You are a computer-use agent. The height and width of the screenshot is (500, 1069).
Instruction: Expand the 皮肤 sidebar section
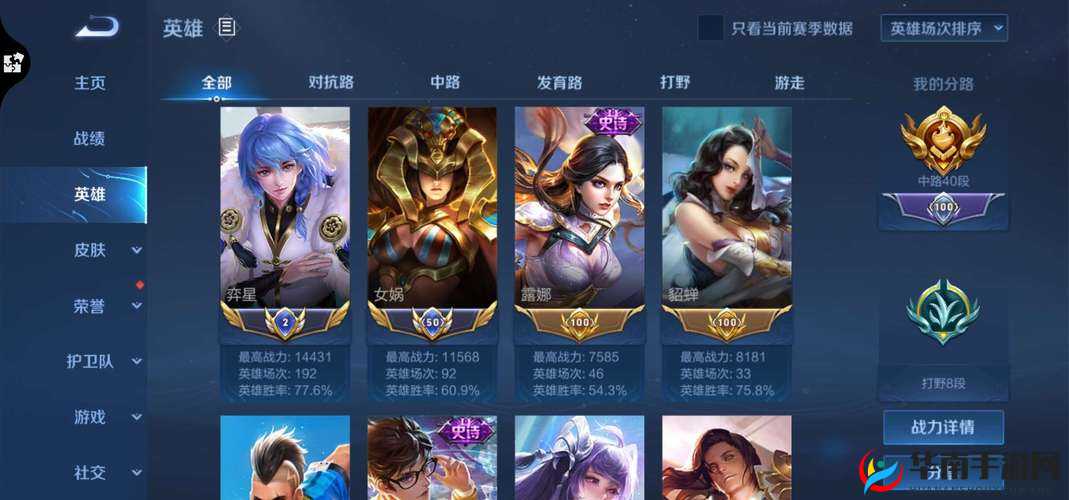coord(105,250)
